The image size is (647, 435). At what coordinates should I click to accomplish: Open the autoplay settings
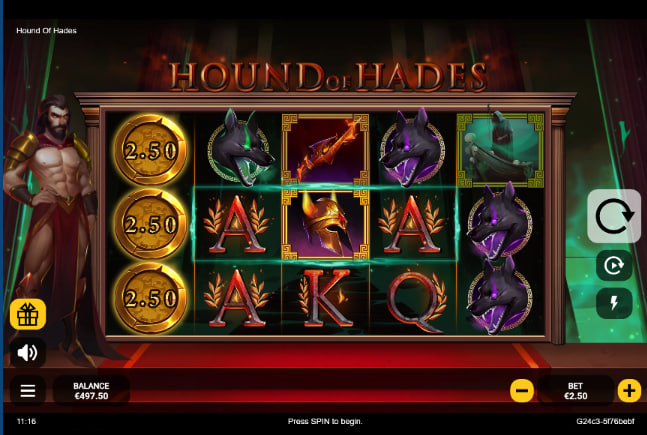point(613,266)
